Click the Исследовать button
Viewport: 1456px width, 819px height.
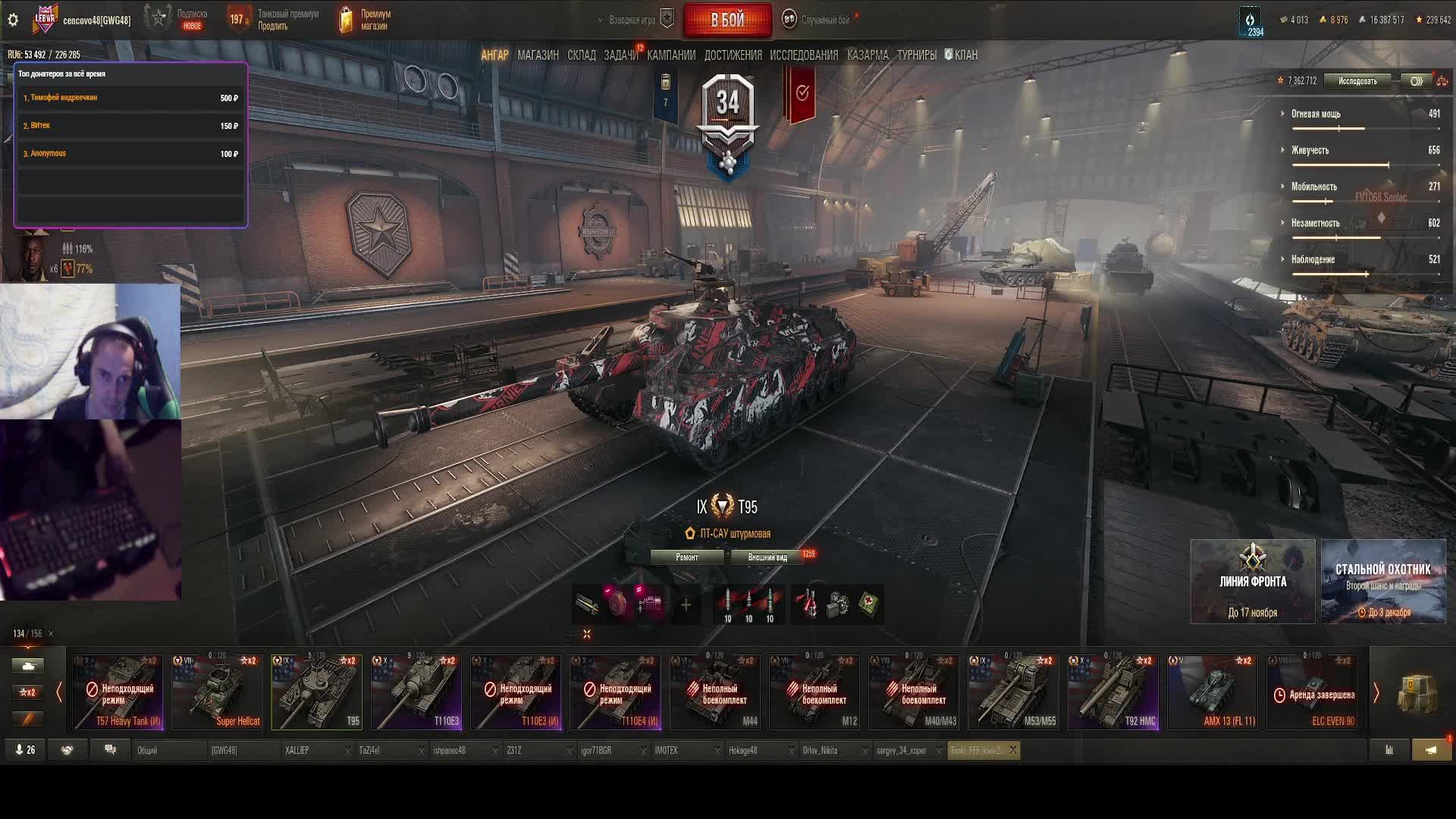point(1357,81)
